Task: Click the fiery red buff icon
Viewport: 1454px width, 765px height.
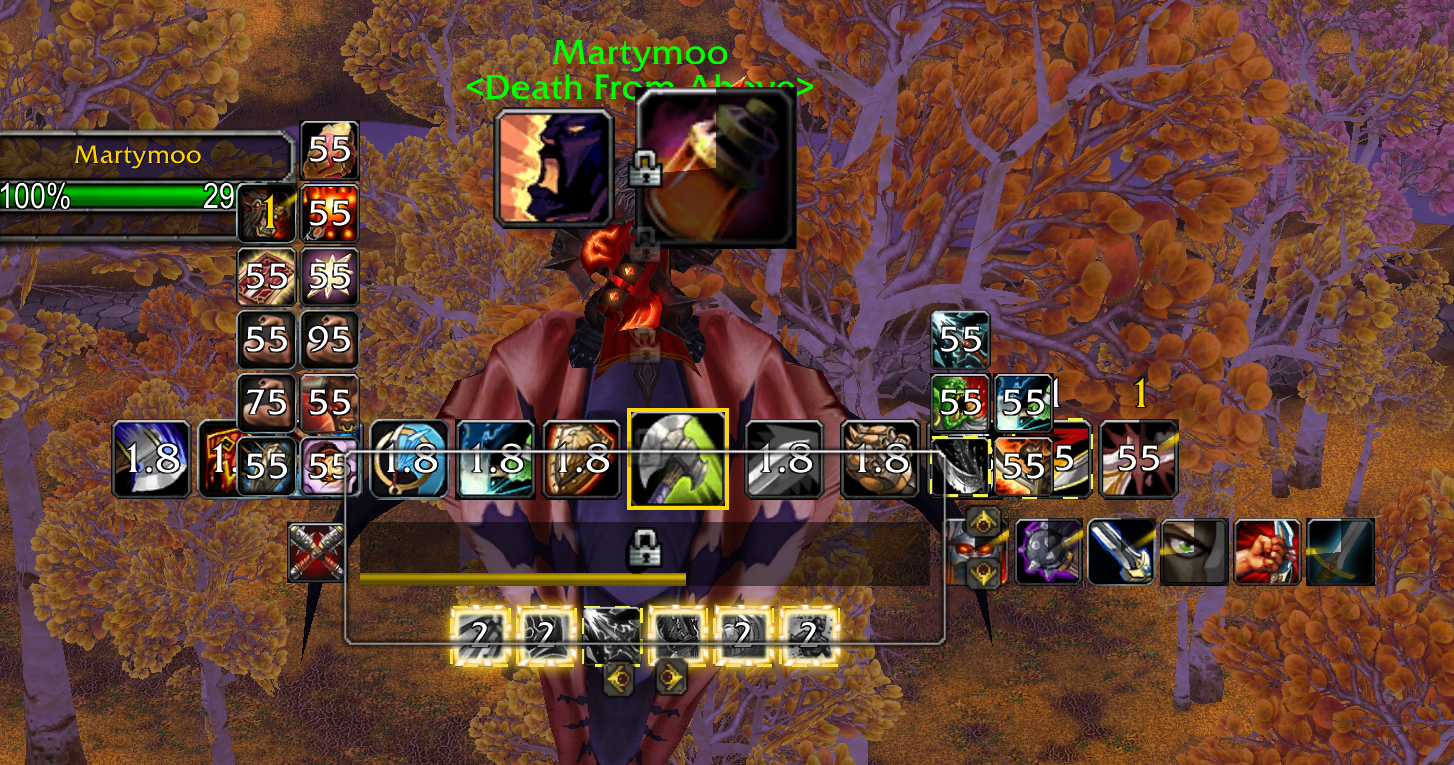Action: coord(330,212)
